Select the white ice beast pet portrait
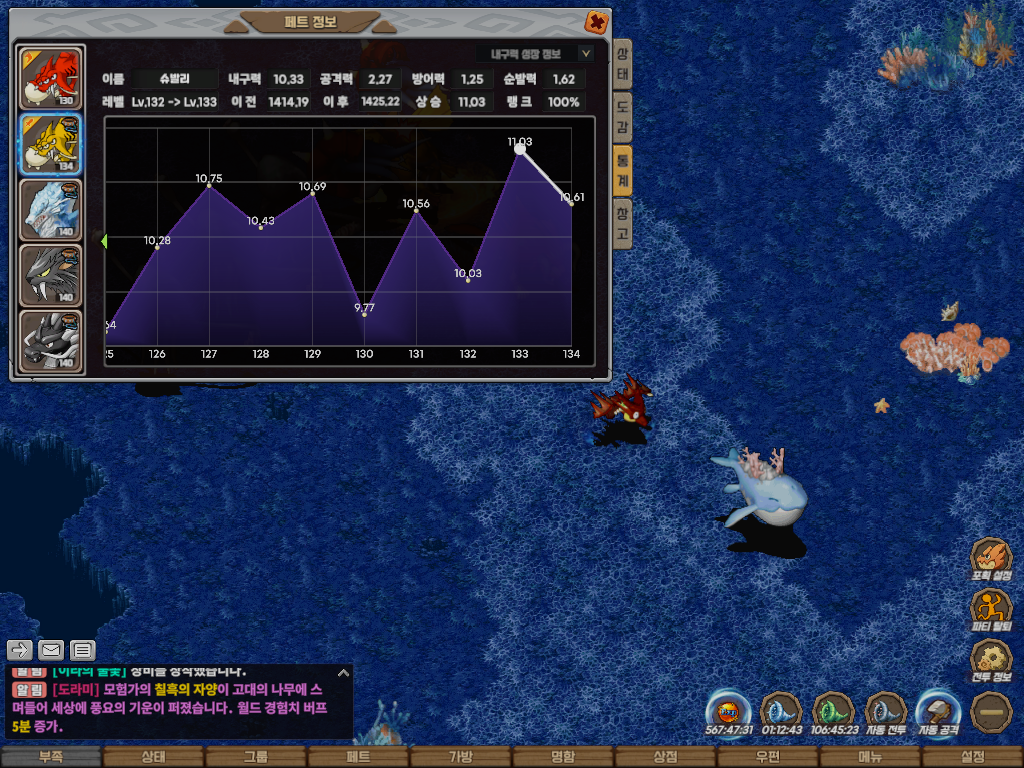Screen dimensions: 1024x768 [x=52, y=209]
